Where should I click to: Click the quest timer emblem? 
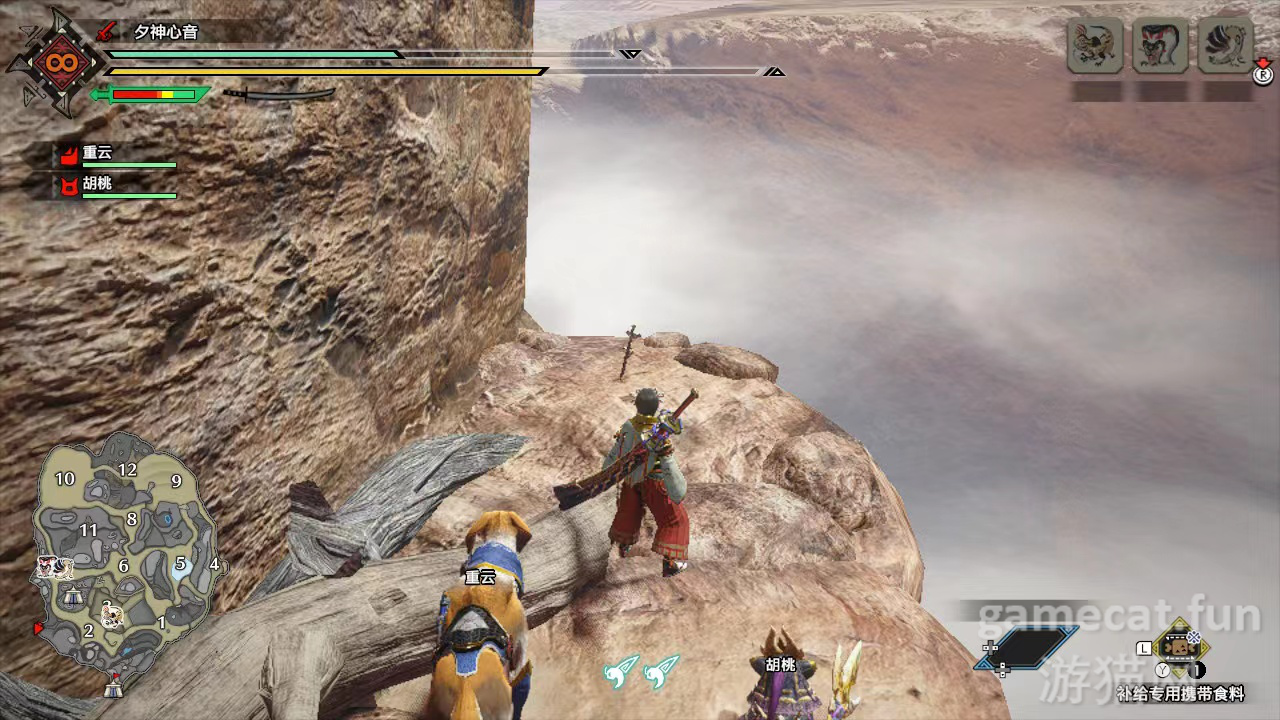[53, 63]
